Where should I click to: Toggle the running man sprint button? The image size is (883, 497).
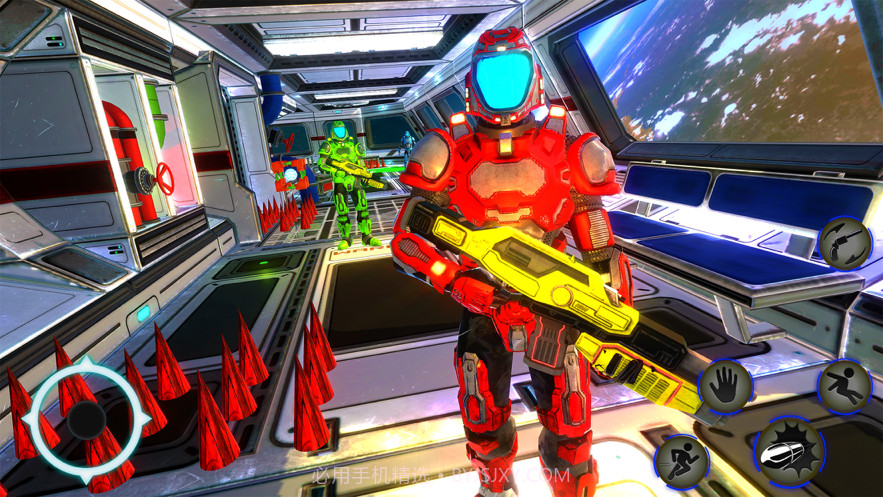[683, 461]
